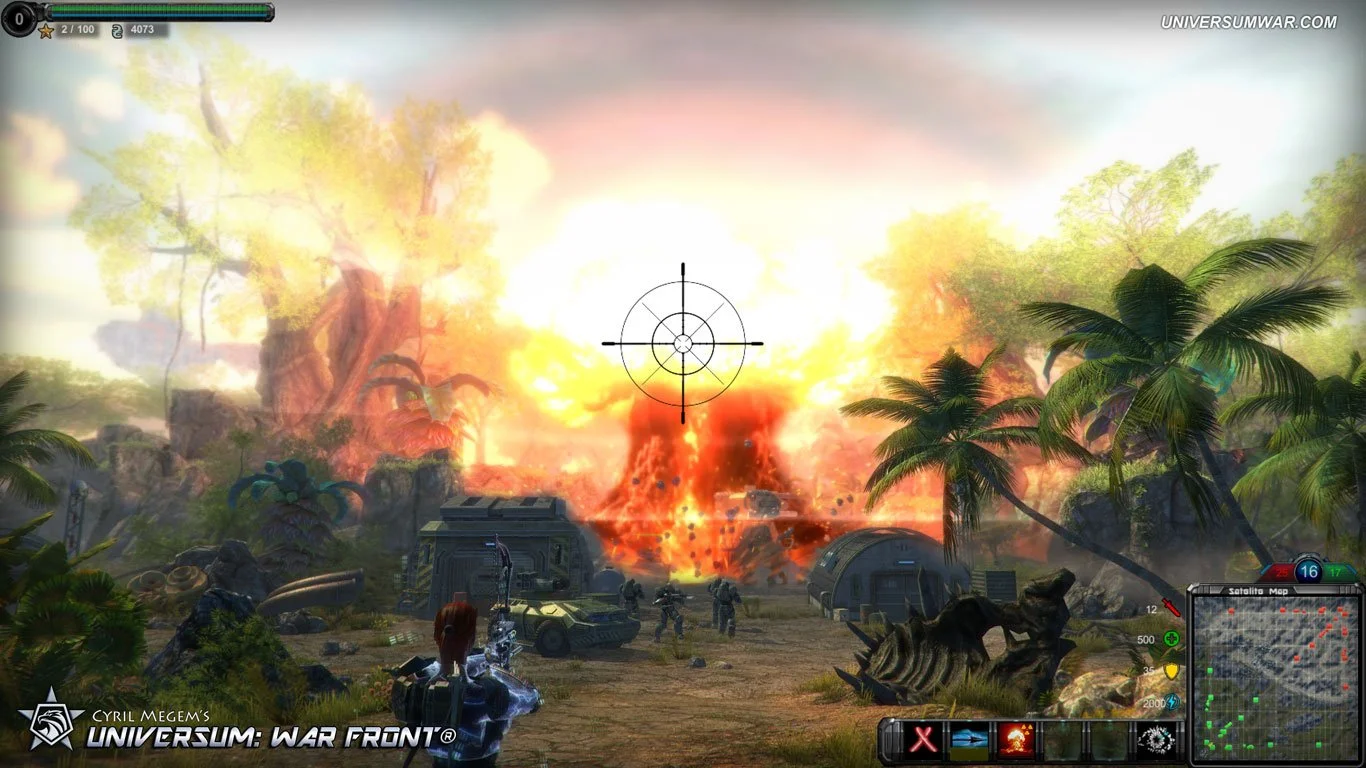This screenshot has width=1366, height=768.
Task: Click the round timer counter showing 16
Action: [x=1309, y=571]
